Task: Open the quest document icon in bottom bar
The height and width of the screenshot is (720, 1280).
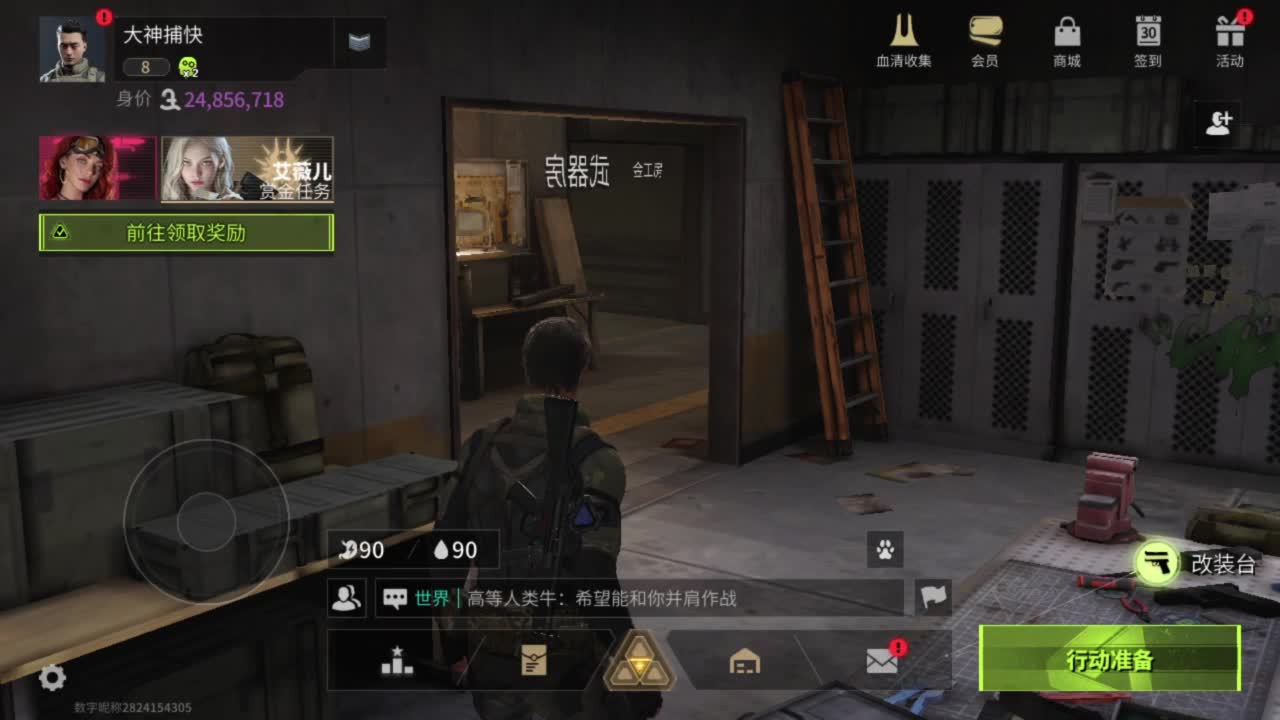Action: pyautogui.click(x=536, y=658)
